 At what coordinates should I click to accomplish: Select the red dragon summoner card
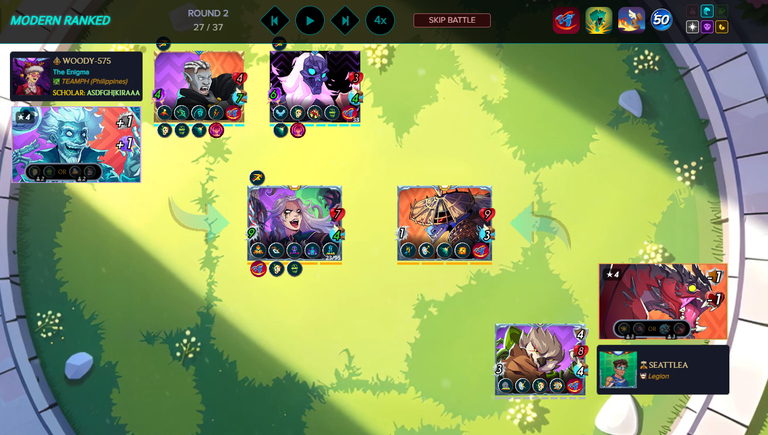[661, 302]
